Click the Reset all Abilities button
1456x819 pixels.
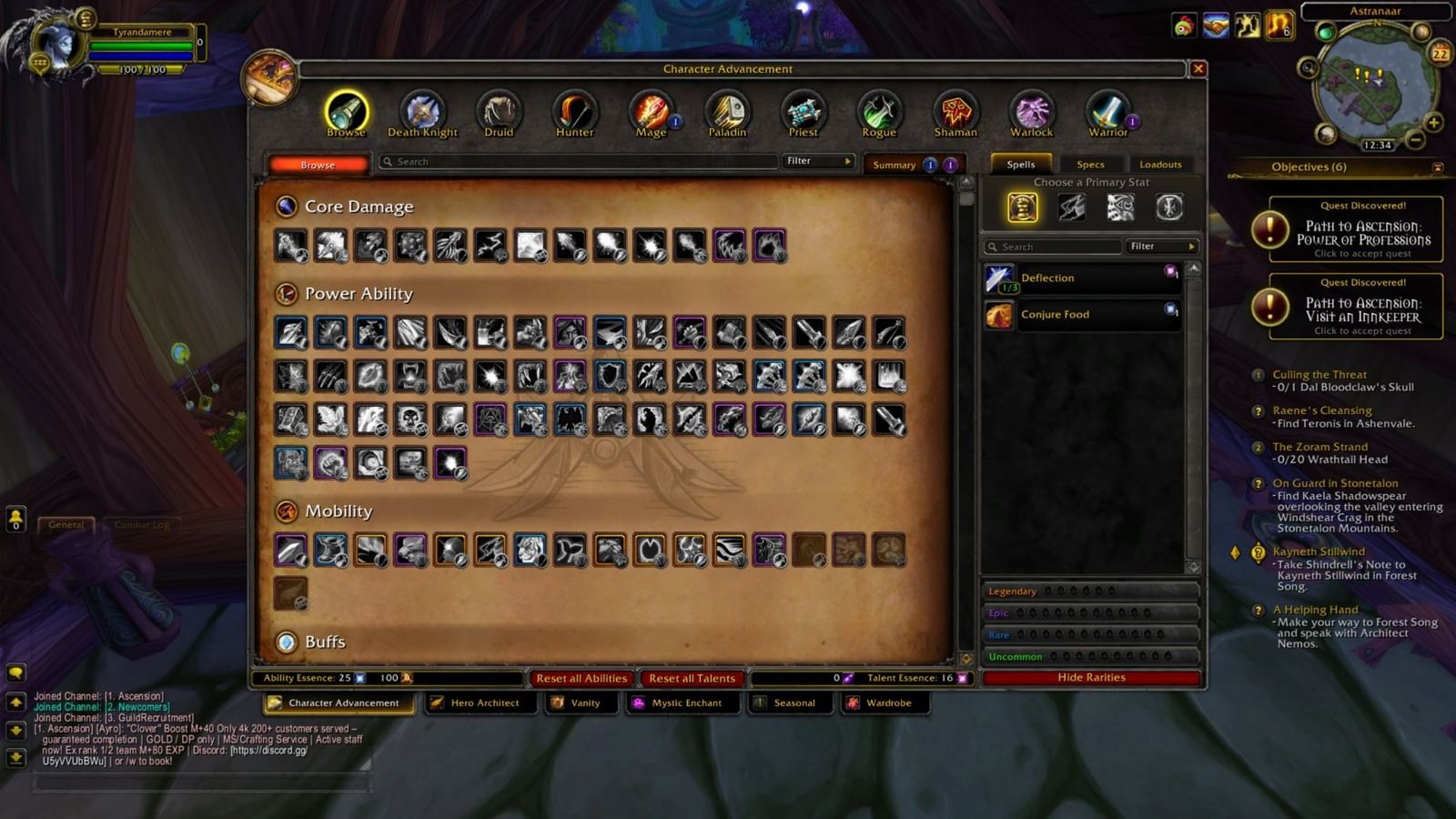tap(581, 678)
